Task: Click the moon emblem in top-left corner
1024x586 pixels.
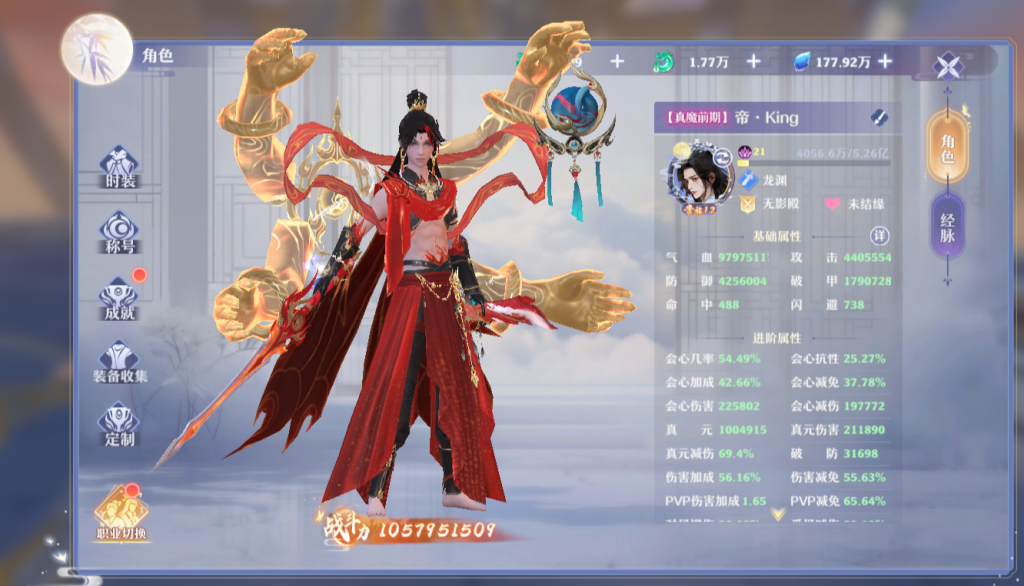Action: coord(97,49)
